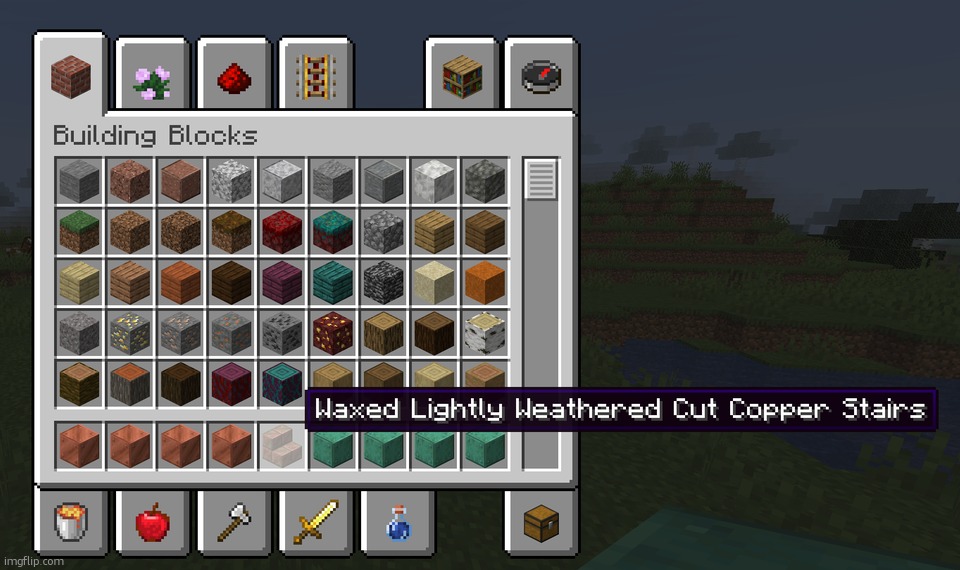Switch to the Decoration Blocks flower tab
The width and height of the screenshot is (960, 570).
152,77
